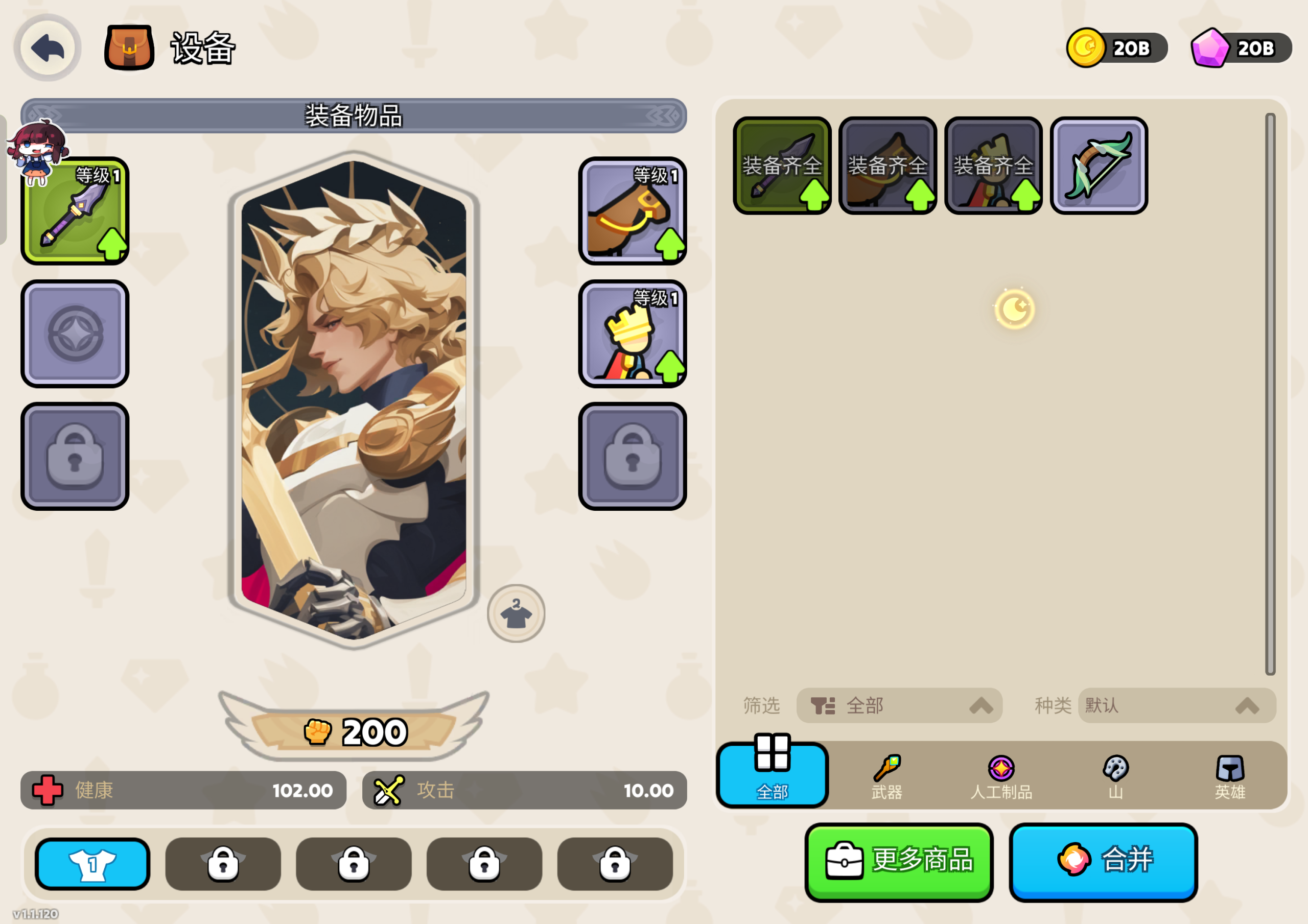1308x924 pixels.
Task: Open the shirt costume button near portrait
Action: tap(516, 613)
